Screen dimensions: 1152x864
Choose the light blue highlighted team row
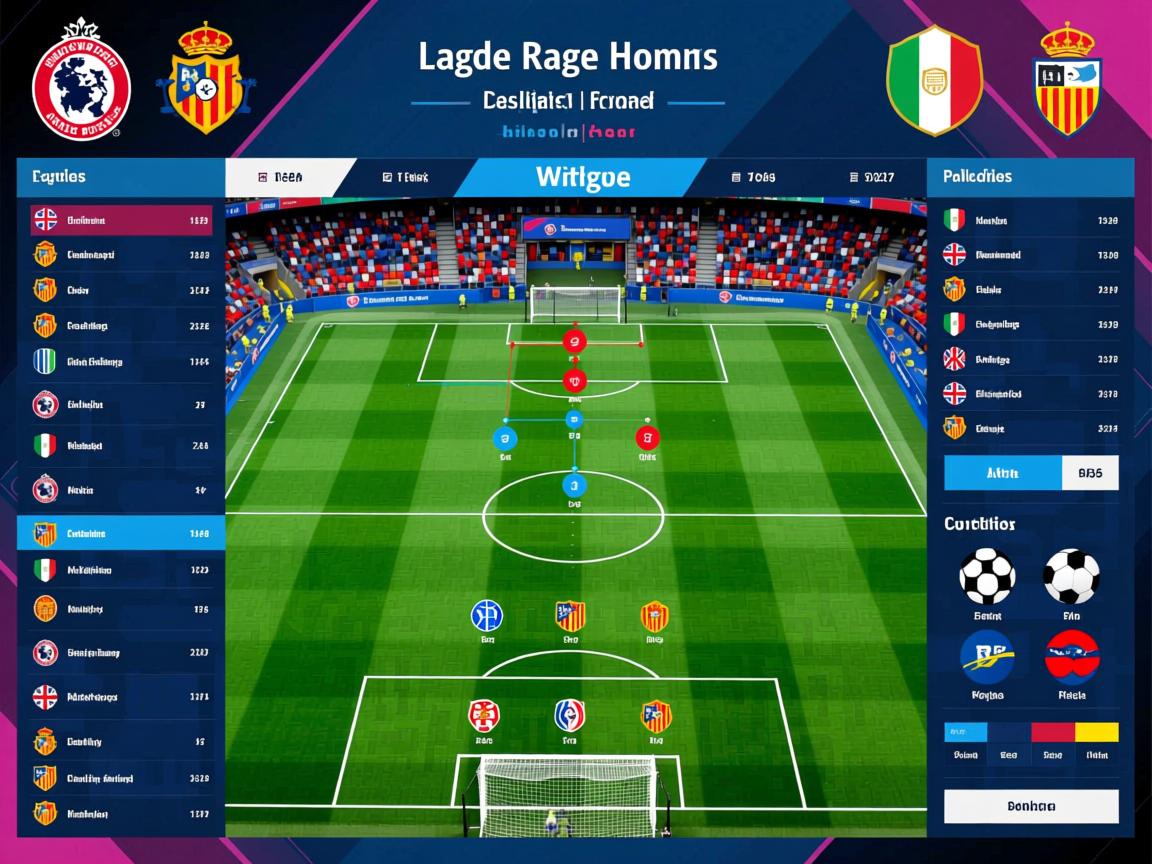(x=122, y=533)
